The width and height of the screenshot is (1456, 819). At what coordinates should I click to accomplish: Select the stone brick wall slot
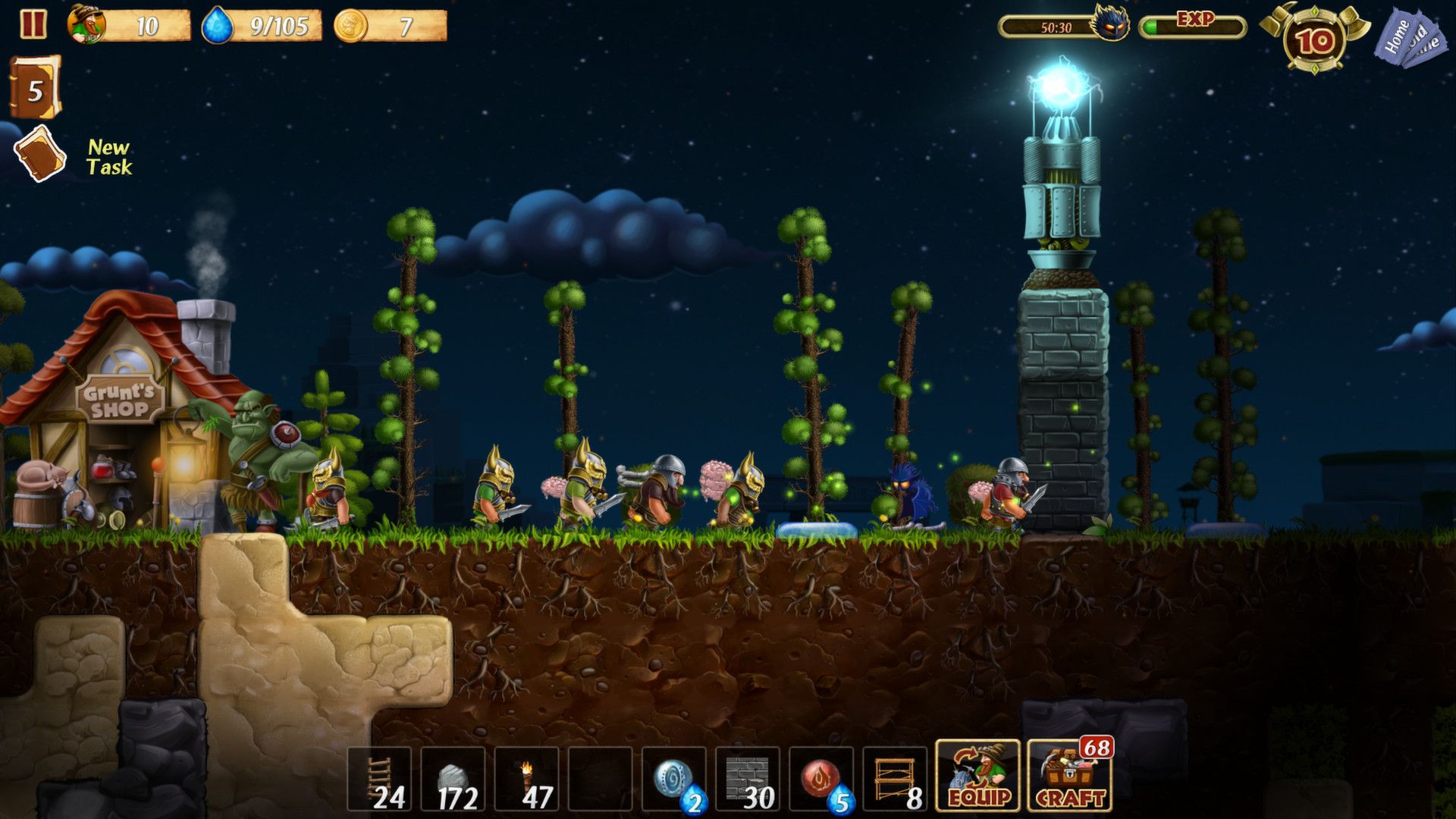[747, 779]
